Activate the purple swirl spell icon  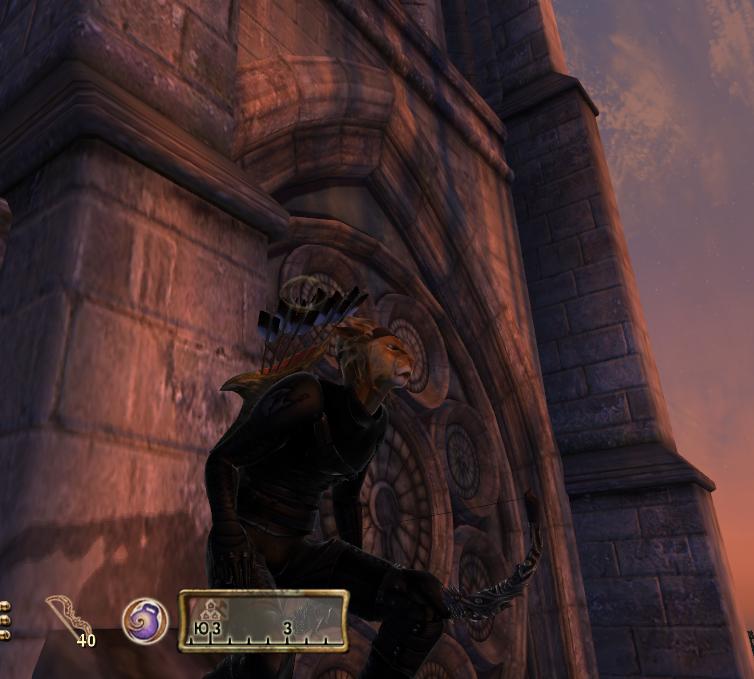click(x=144, y=620)
